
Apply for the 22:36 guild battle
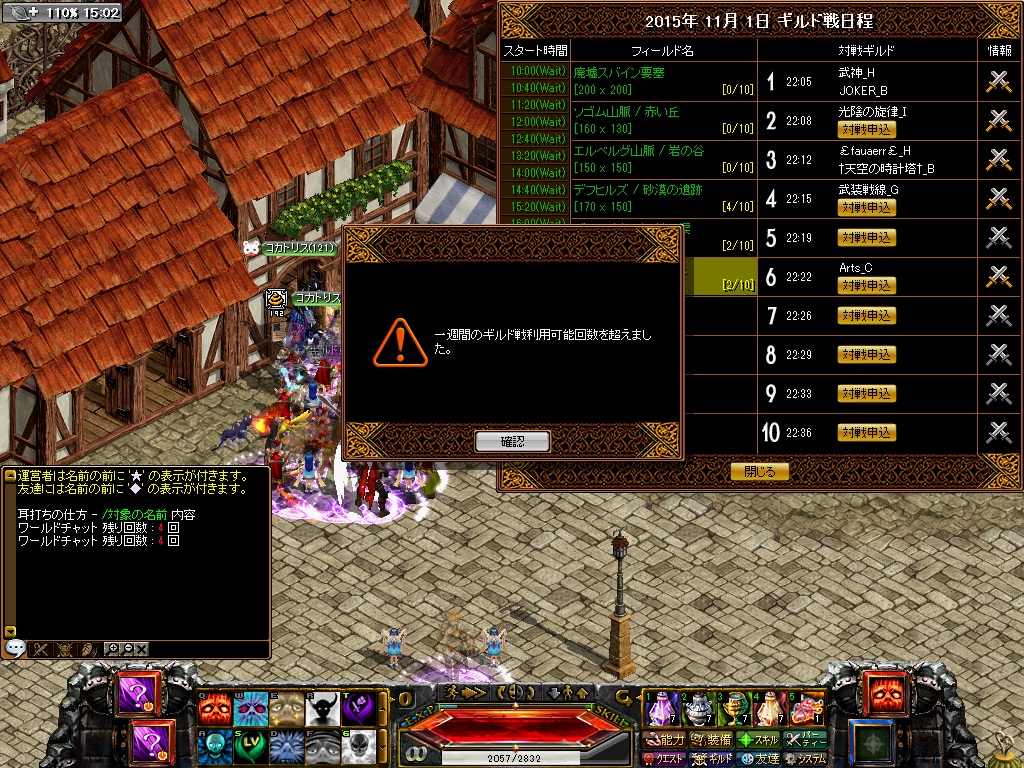pos(866,433)
